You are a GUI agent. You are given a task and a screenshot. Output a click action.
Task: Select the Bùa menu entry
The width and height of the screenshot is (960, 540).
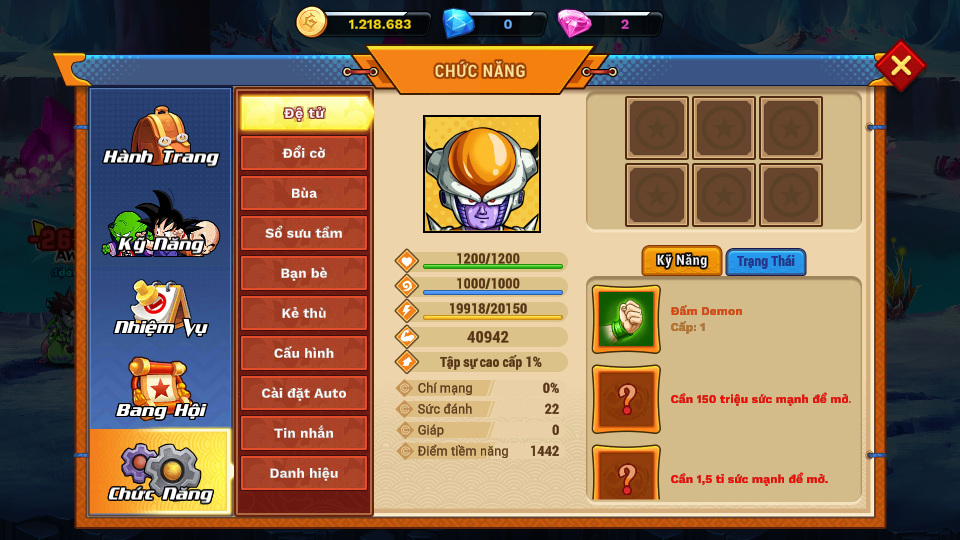[304, 193]
